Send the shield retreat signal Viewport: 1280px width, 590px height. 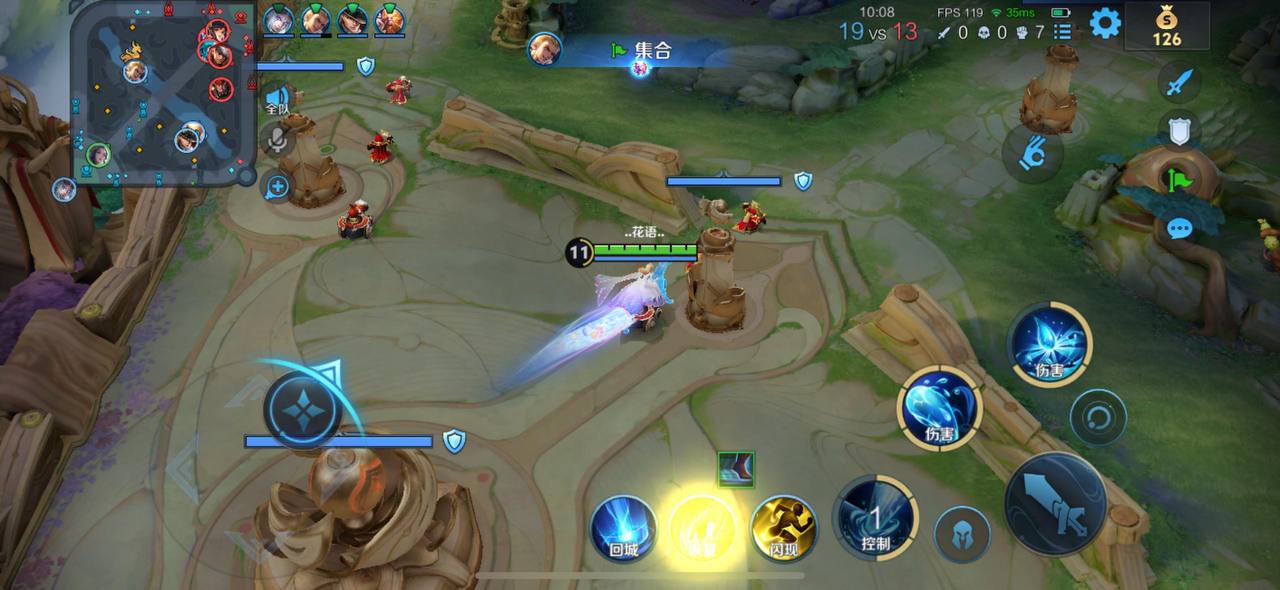1180,130
